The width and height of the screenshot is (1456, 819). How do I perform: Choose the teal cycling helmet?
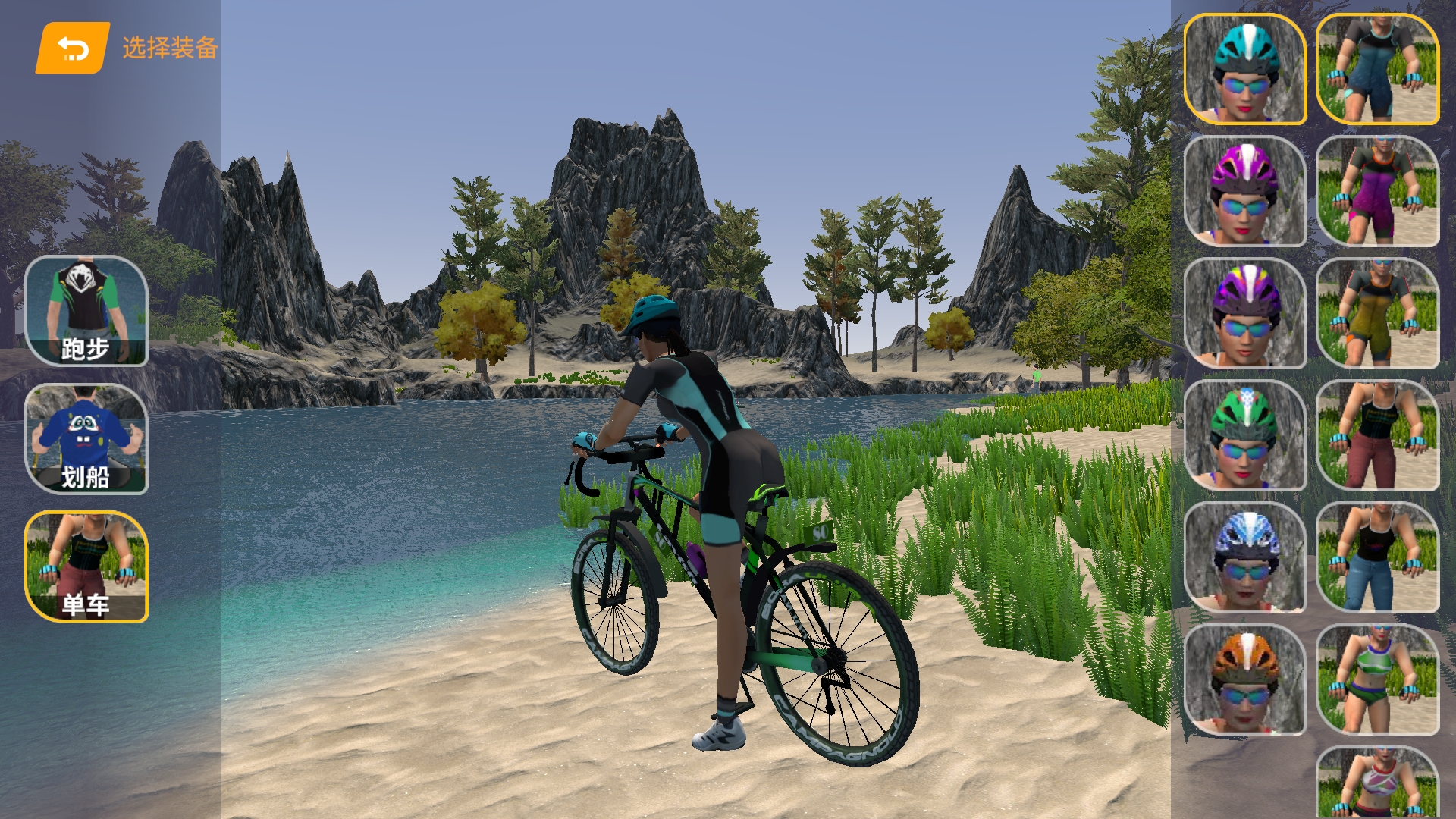pyautogui.click(x=1244, y=69)
